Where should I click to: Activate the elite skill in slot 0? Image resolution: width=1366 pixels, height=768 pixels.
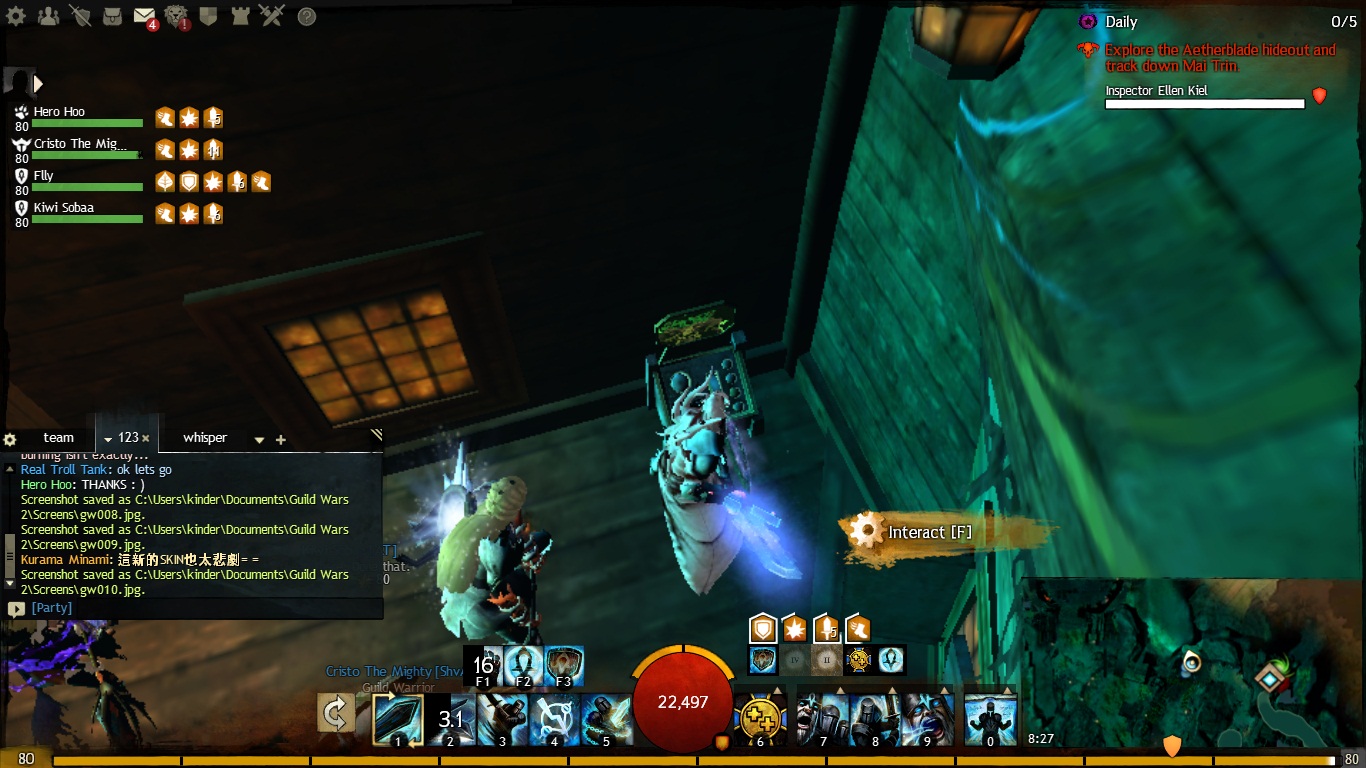[x=990, y=720]
